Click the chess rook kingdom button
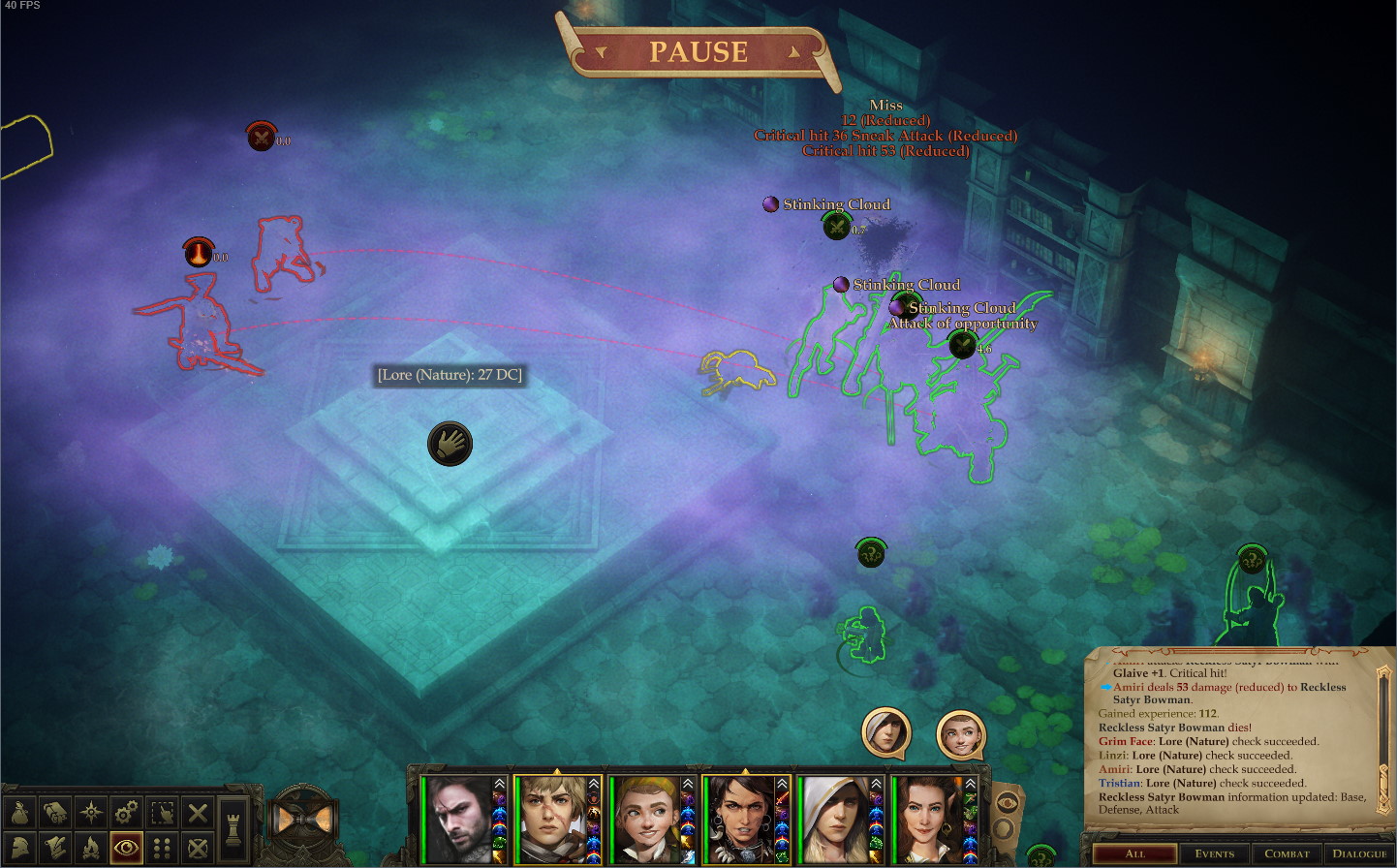The height and width of the screenshot is (868, 1397). (x=233, y=828)
